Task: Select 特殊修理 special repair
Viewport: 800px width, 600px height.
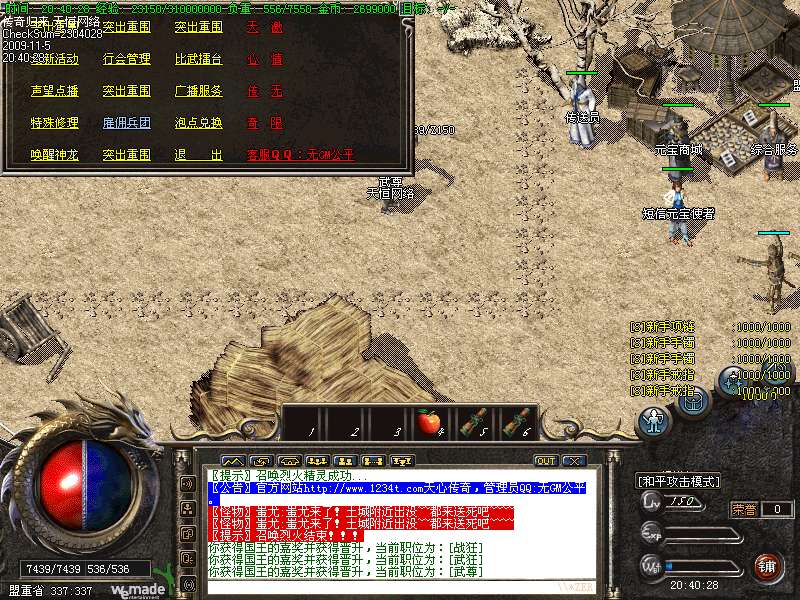Action: click(x=54, y=123)
